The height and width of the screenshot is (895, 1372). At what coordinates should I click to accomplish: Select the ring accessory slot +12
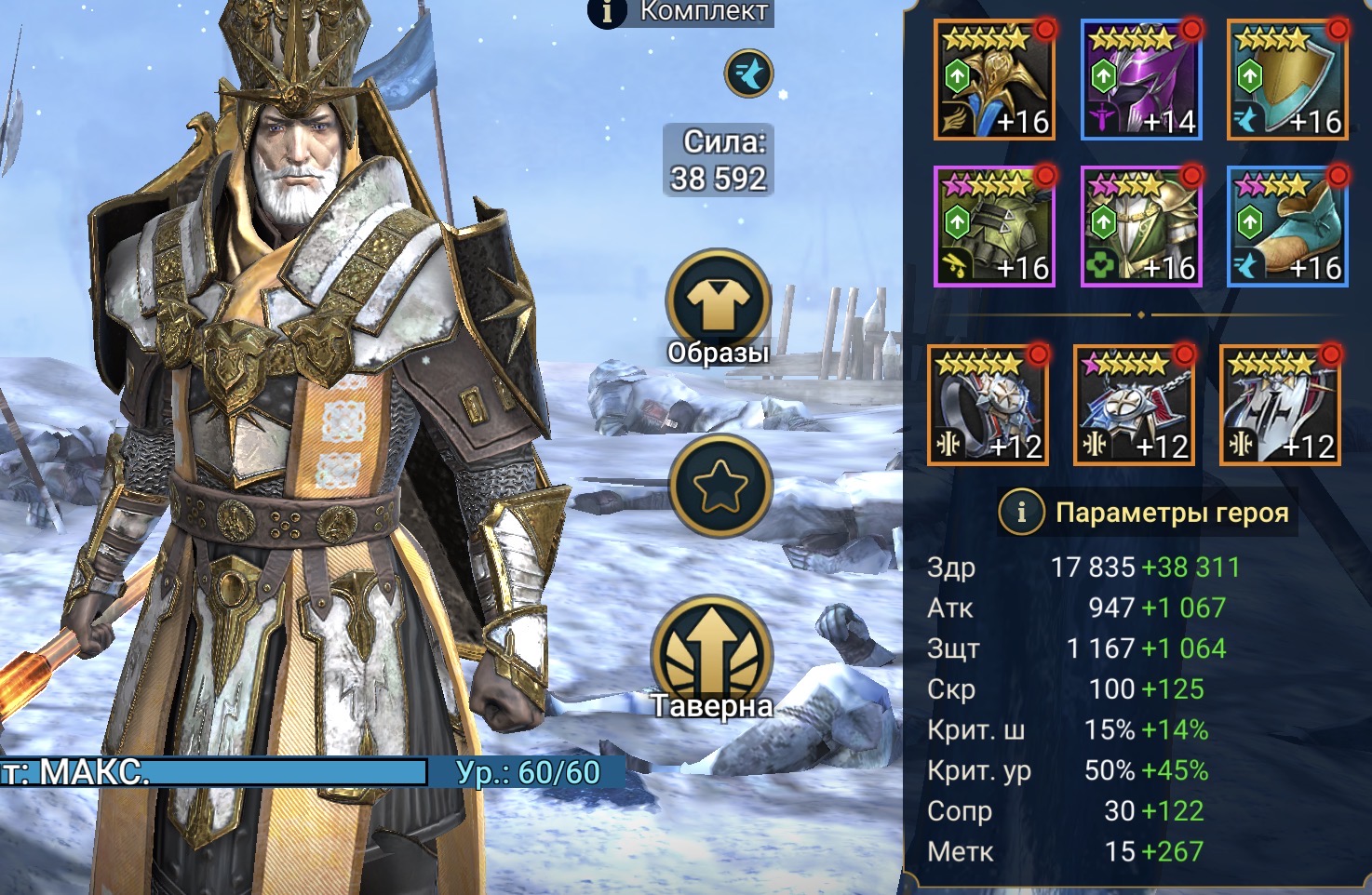(989, 406)
